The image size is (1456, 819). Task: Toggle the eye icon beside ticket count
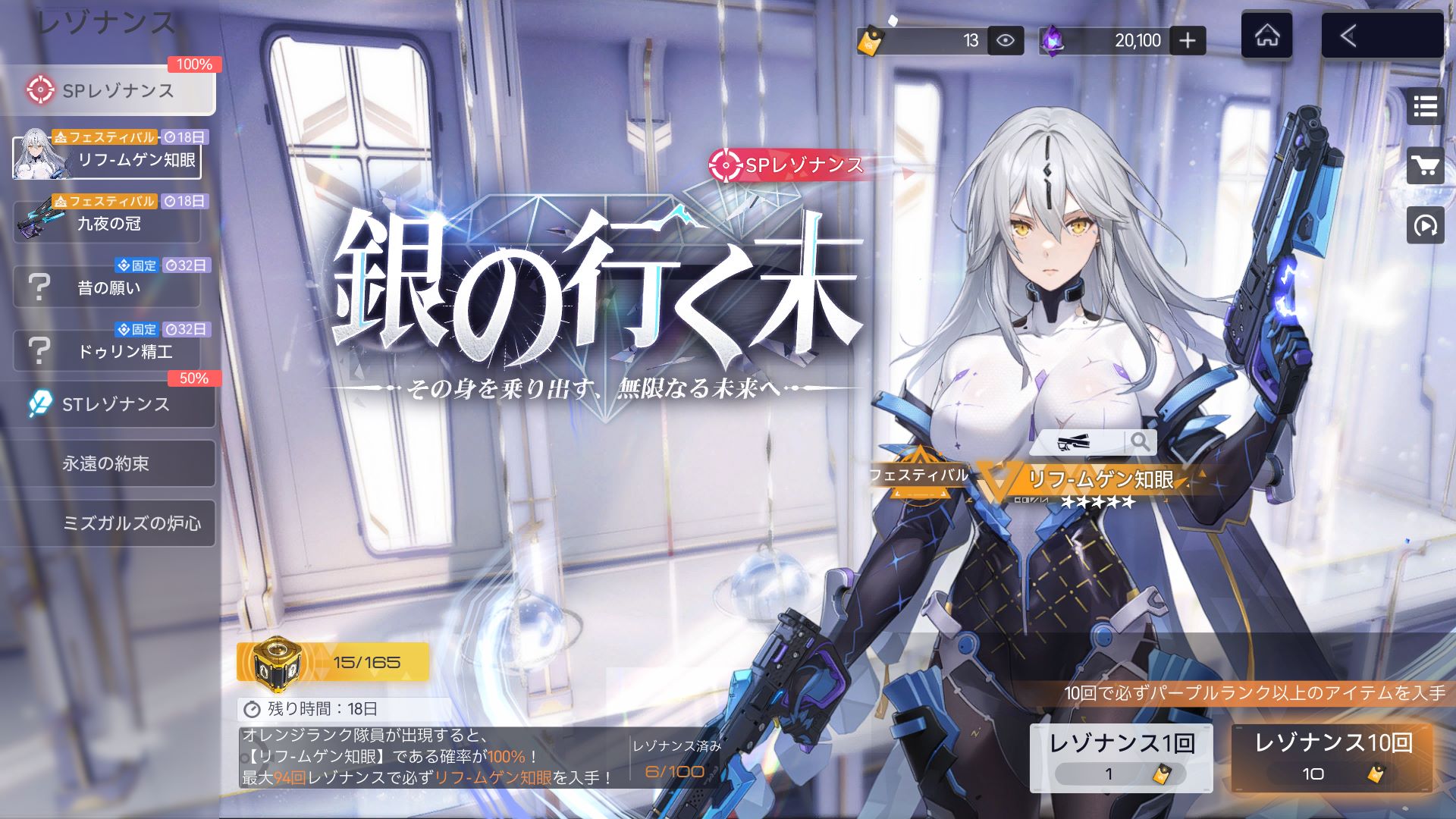1006,40
